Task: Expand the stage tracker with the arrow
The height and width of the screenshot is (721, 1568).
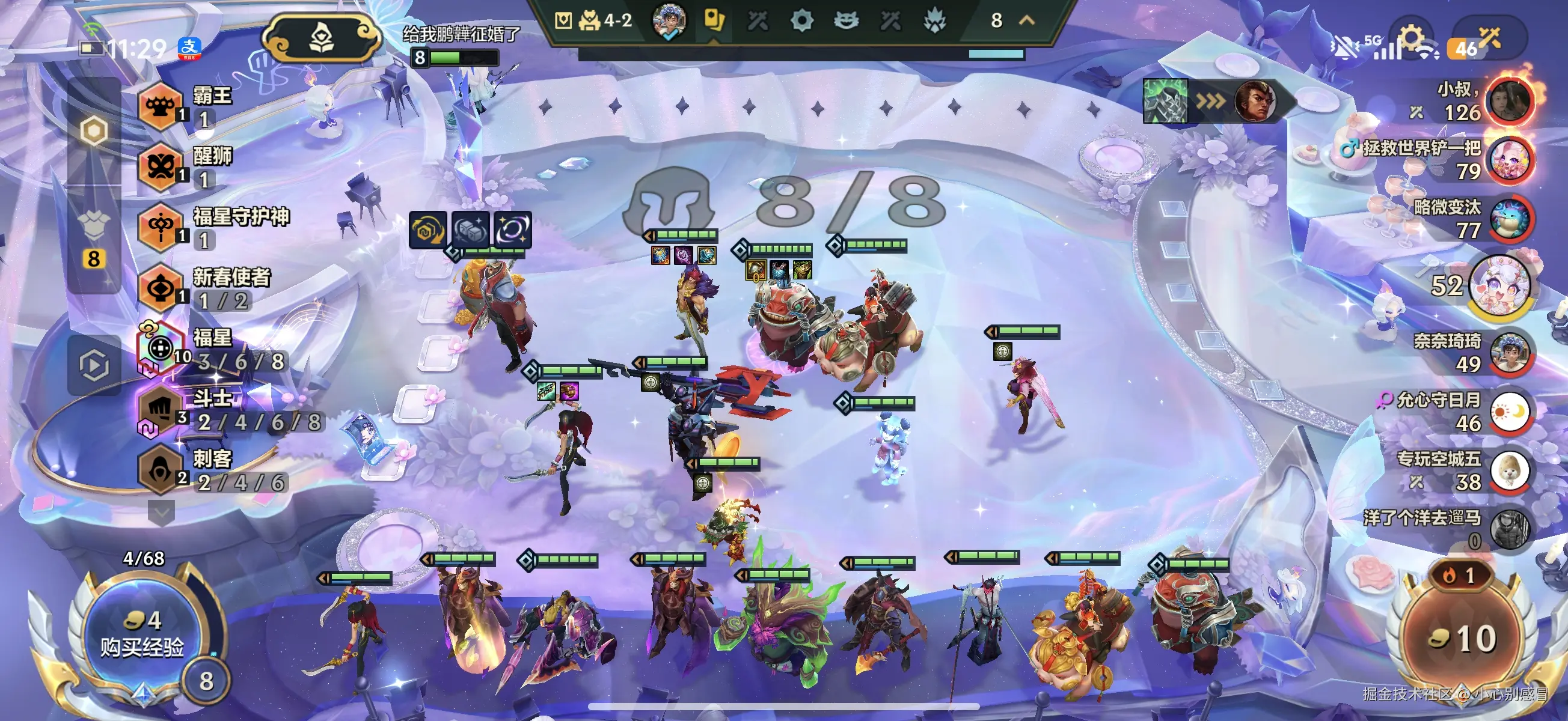Action: pyautogui.click(x=1027, y=20)
